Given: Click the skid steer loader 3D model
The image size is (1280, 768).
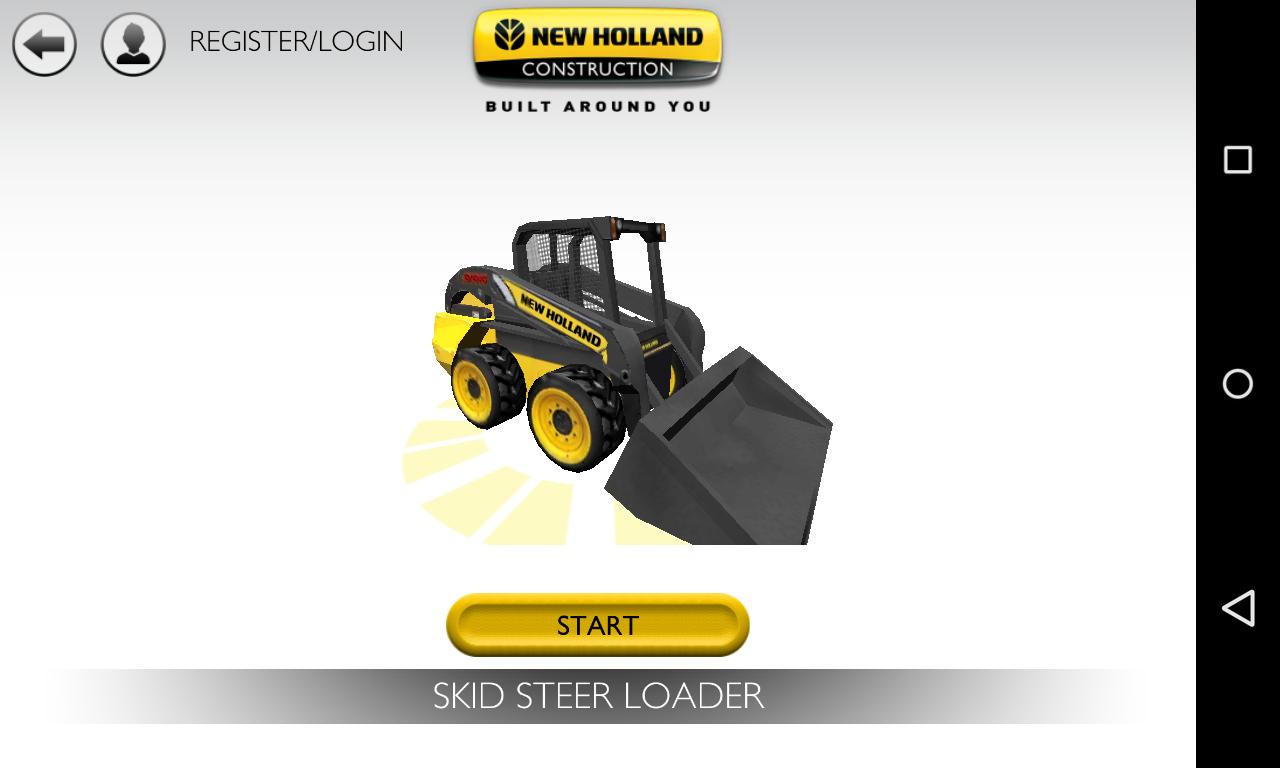Looking at the screenshot, I should (590, 350).
